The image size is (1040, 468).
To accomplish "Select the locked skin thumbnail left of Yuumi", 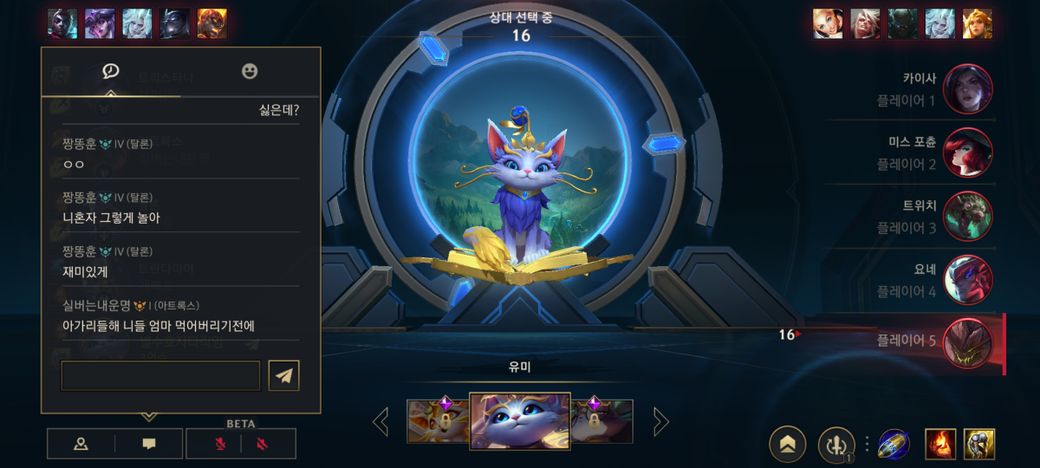I will pyautogui.click(x=437, y=421).
